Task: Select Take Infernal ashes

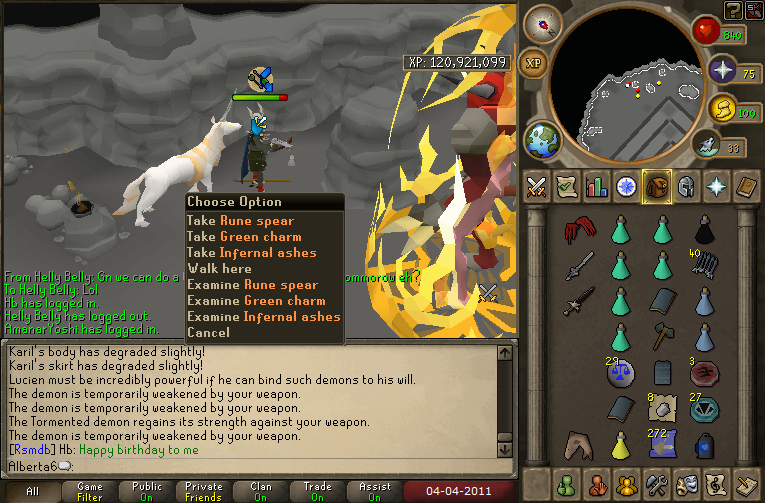Action: coord(251,253)
